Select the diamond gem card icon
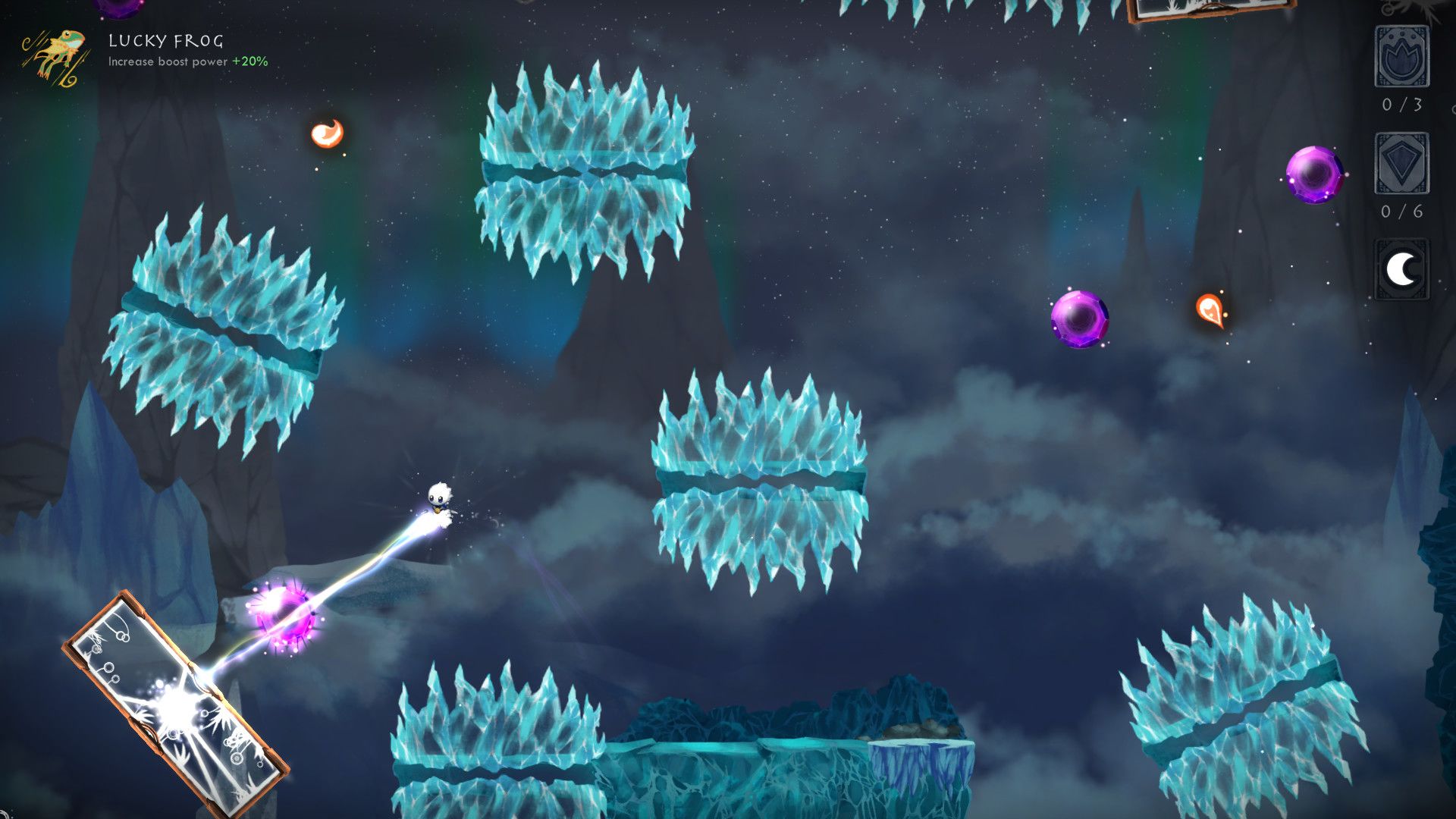Image resolution: width=1456 pixels, height=819 pixels. tap(1401, 163)
